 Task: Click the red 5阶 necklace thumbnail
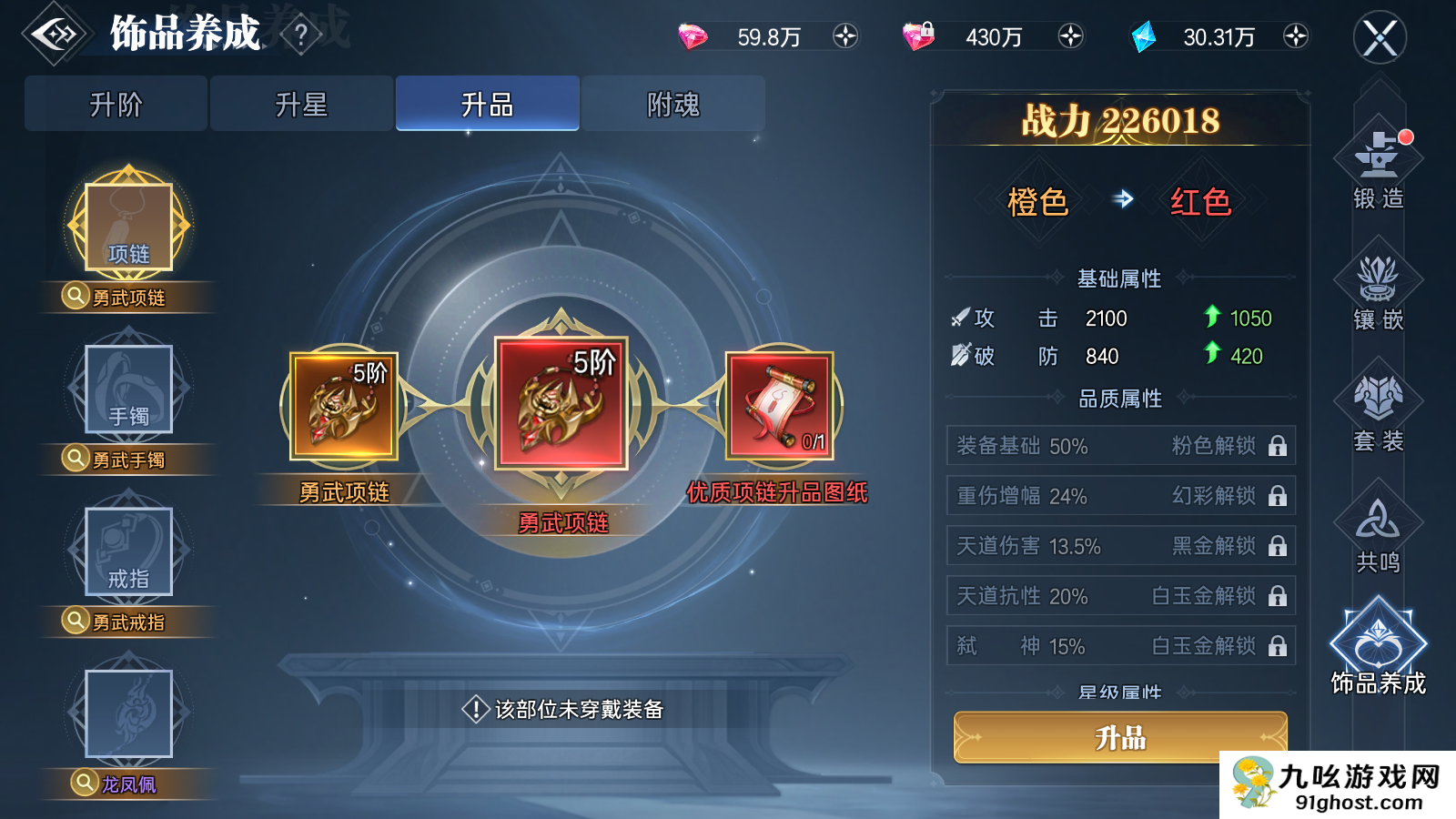click(559, 405)
